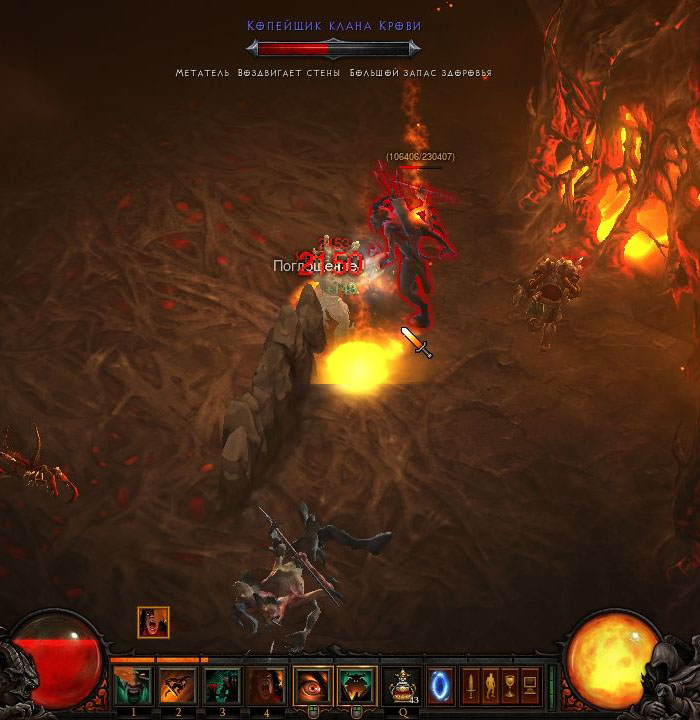This screenshot has width=700, height=720.
Task: Select the red eye left-mouse skill
Action: pyautogui.click(x=312, y=687)
